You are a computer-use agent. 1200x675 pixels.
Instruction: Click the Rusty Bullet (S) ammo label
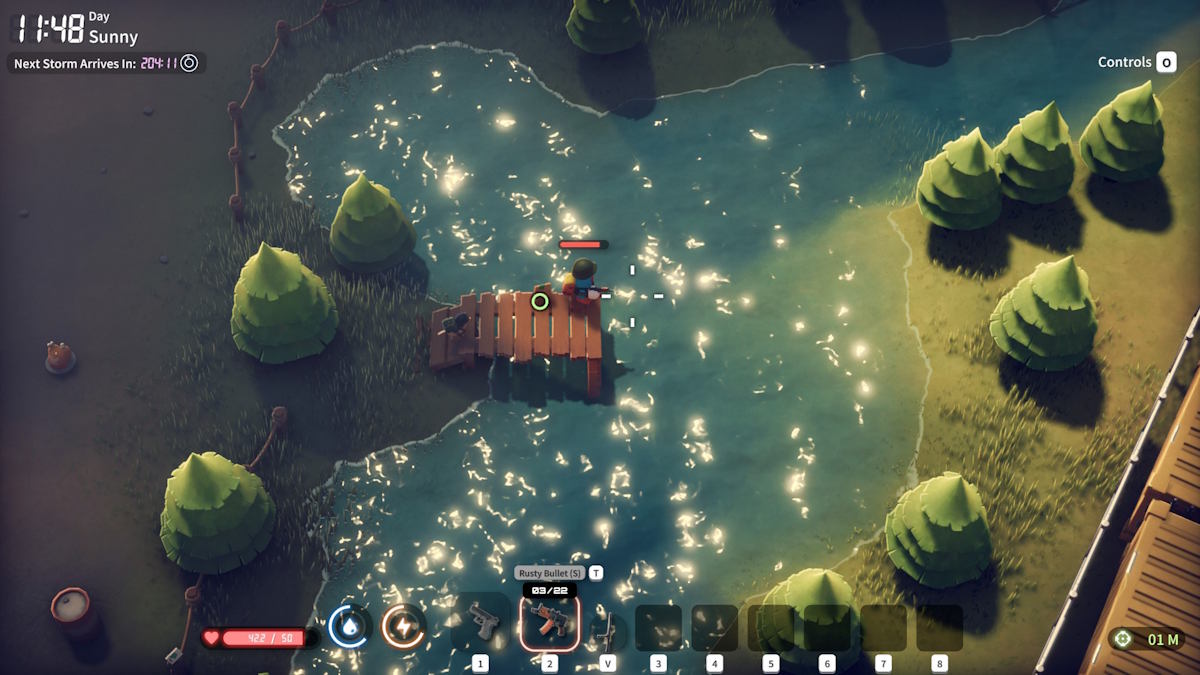pos(549,573)
